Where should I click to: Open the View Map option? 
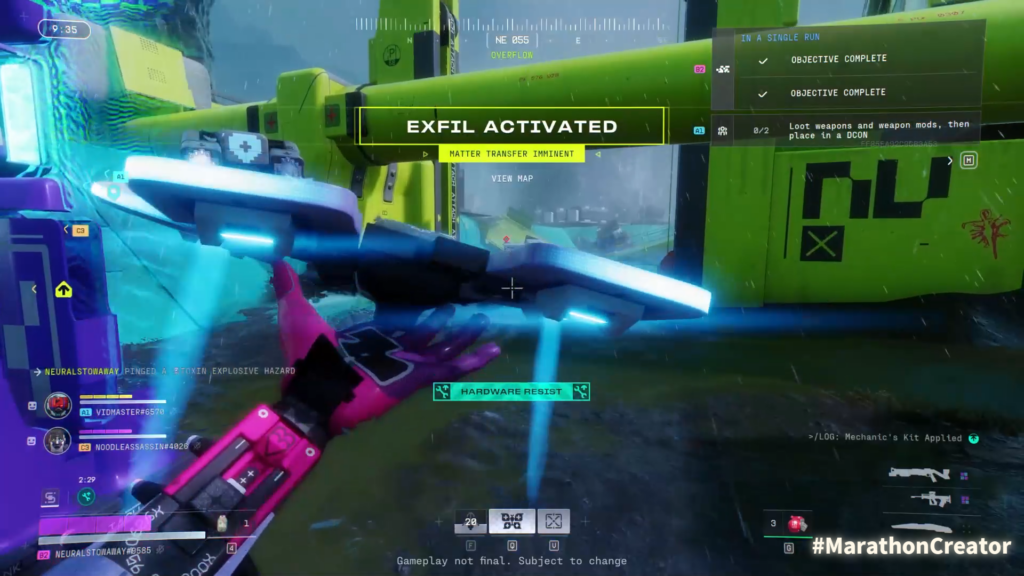pyautogui.click(x=511, y=179)
